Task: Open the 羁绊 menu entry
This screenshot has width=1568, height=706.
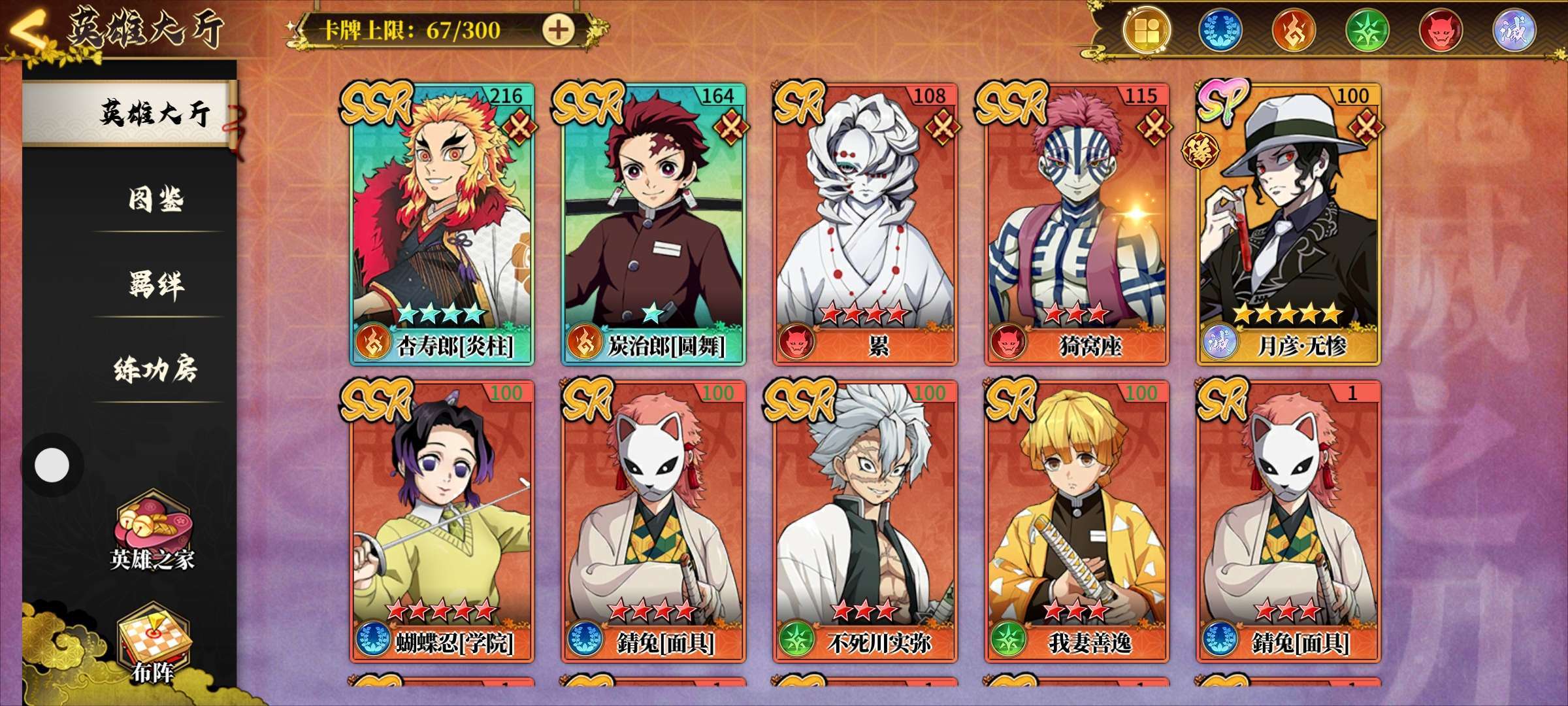Action: point(155,284)
